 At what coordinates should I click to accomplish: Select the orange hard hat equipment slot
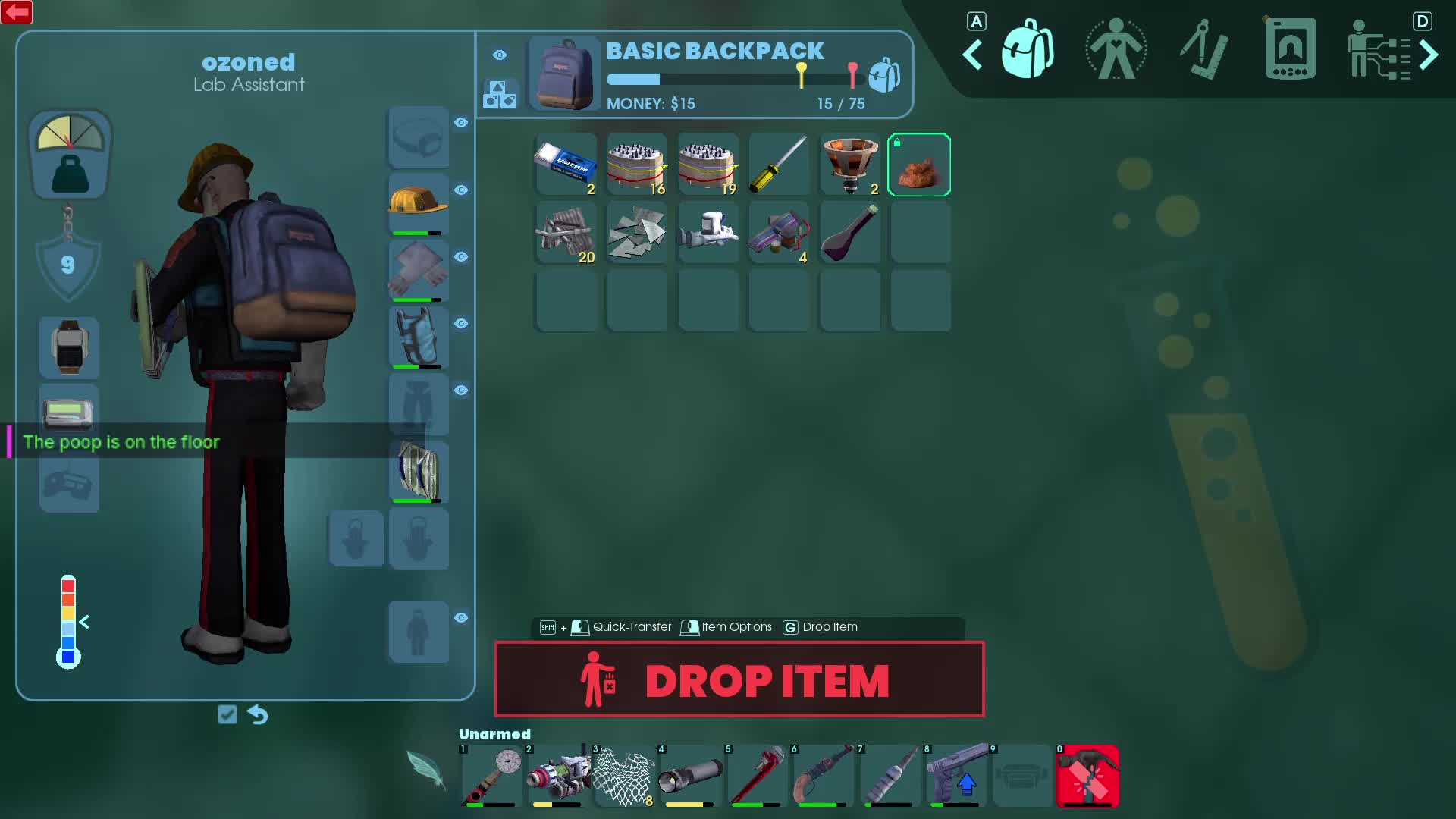418,204
